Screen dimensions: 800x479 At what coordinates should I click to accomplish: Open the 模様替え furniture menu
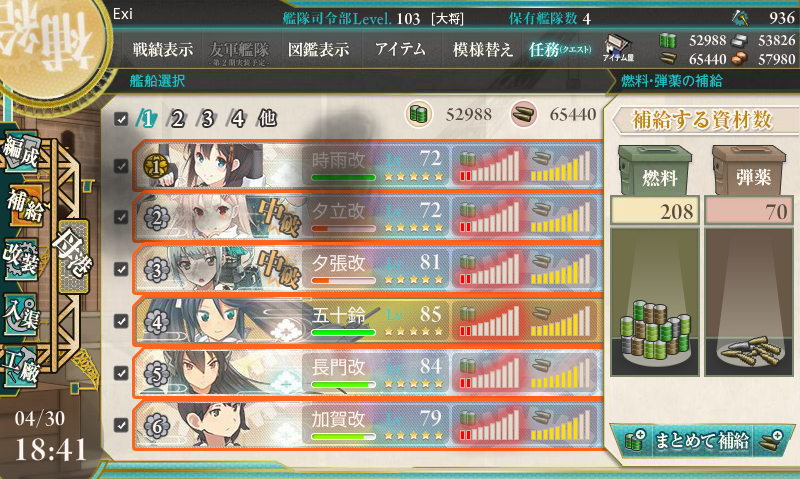[x=483, y=49]
